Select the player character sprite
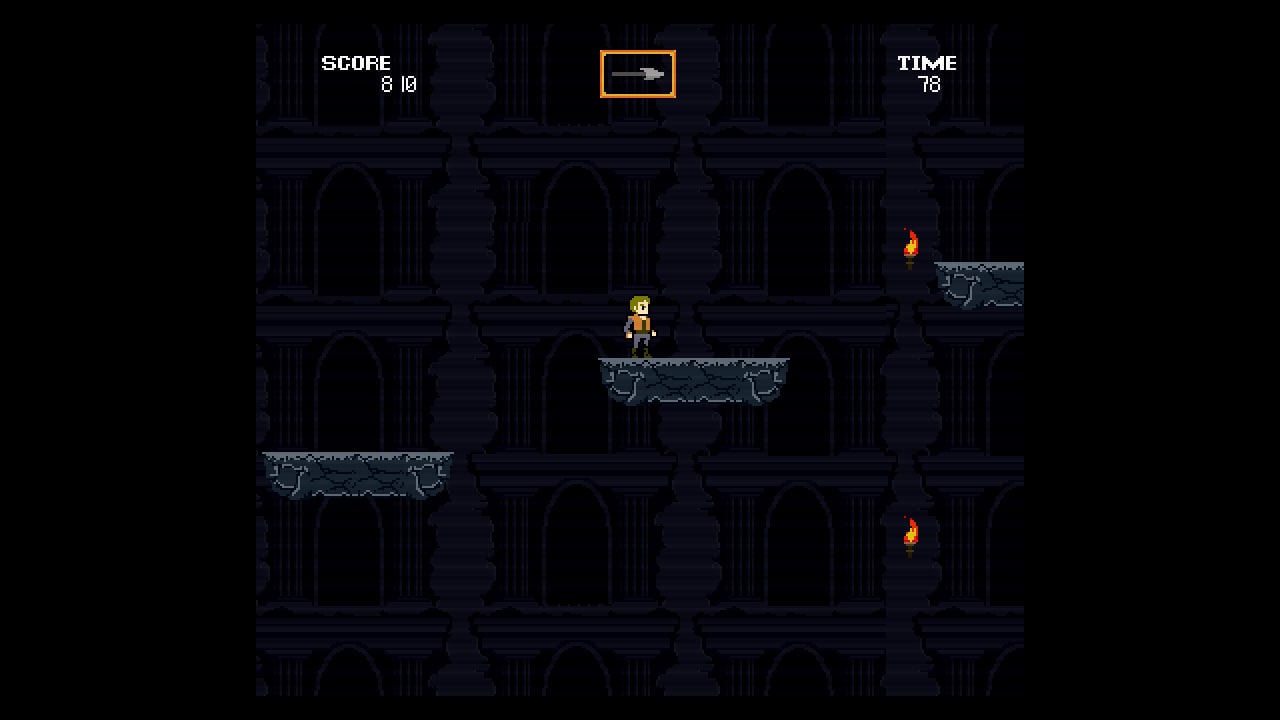Screen dimensions: 1280x720 [x=638, y=328]
